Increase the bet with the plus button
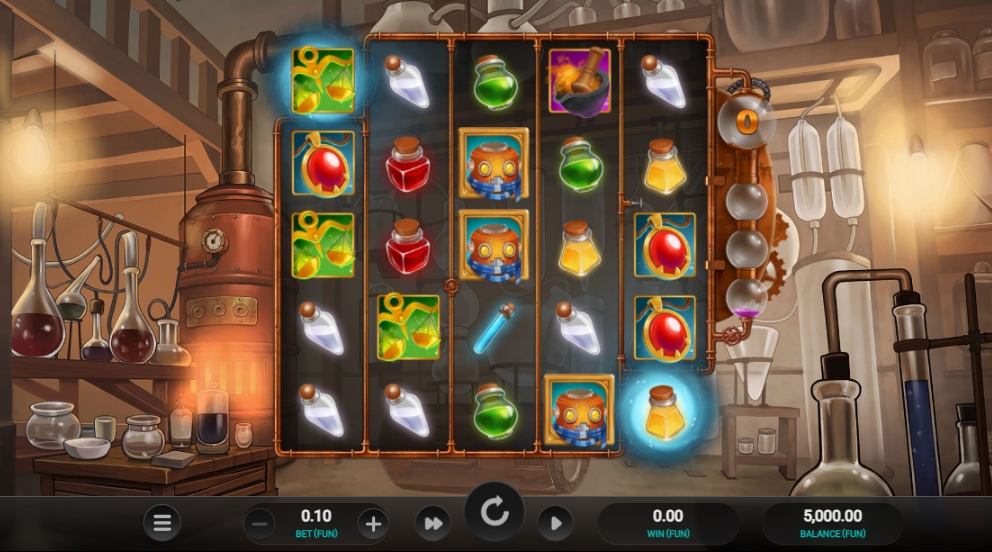The height and width of the screenshot is (552, 992). (373, 523)
